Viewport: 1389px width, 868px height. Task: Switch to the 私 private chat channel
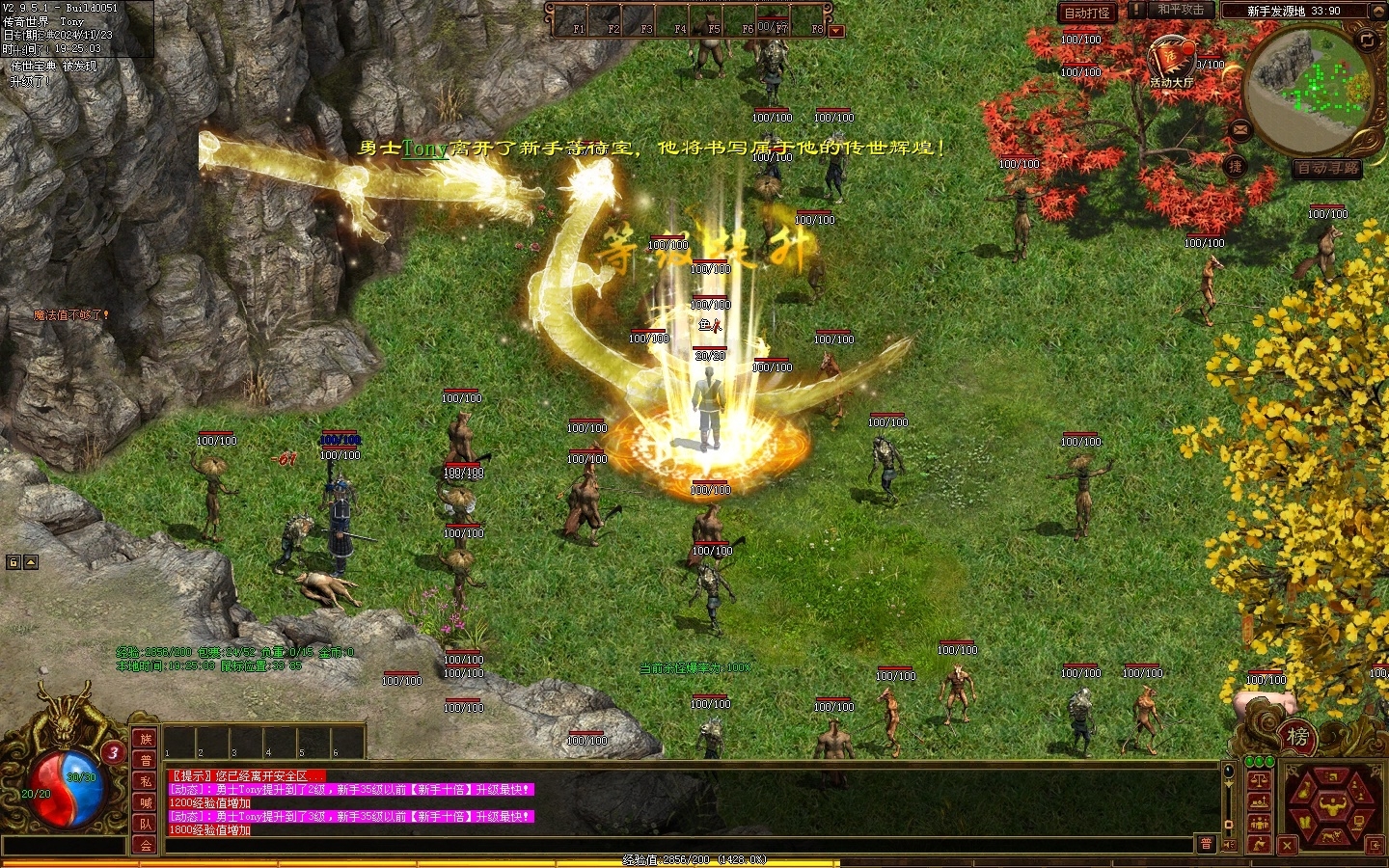(146, 781)
